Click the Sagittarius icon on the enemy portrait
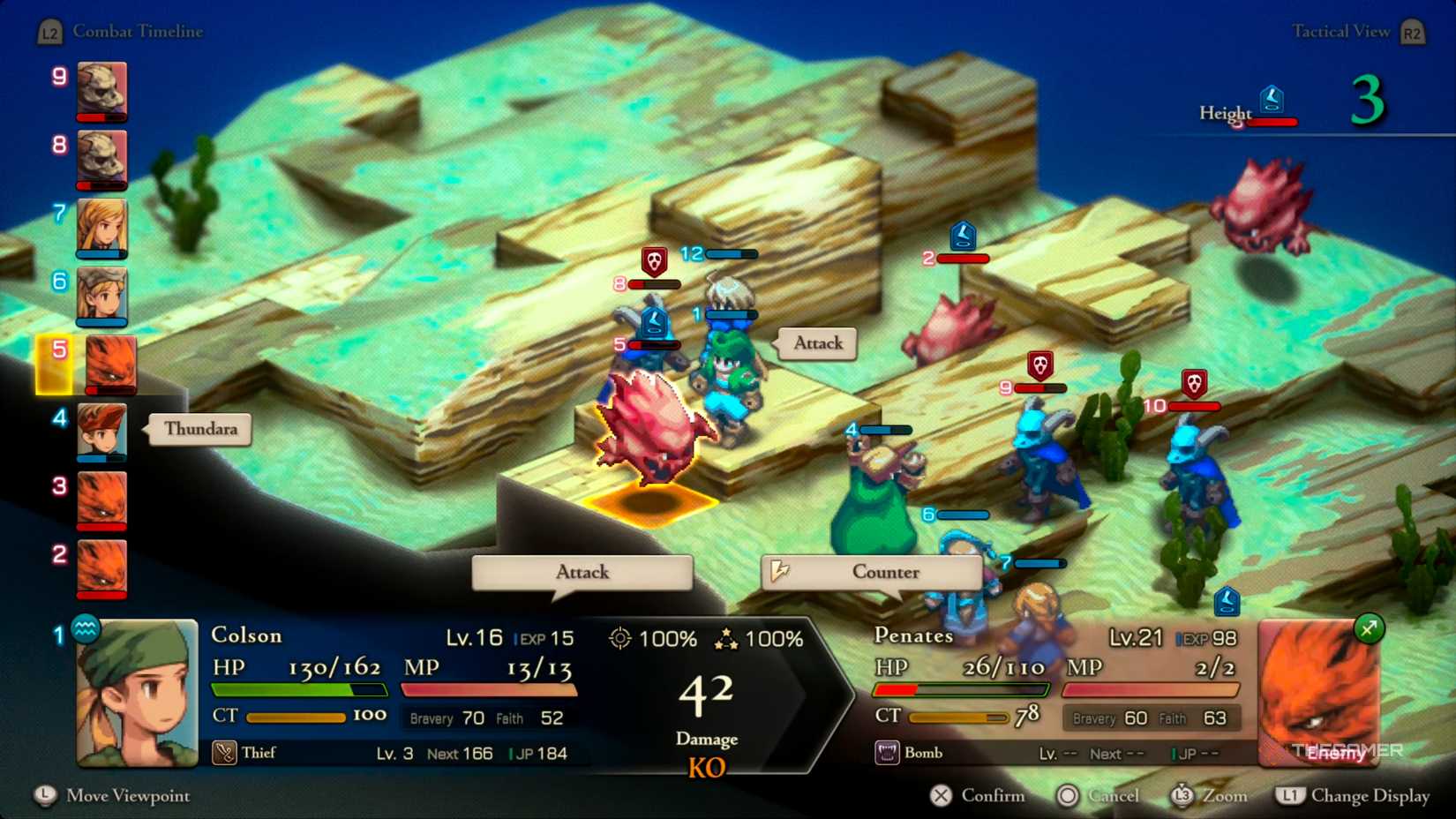1456x819 pixels. 1370,631
